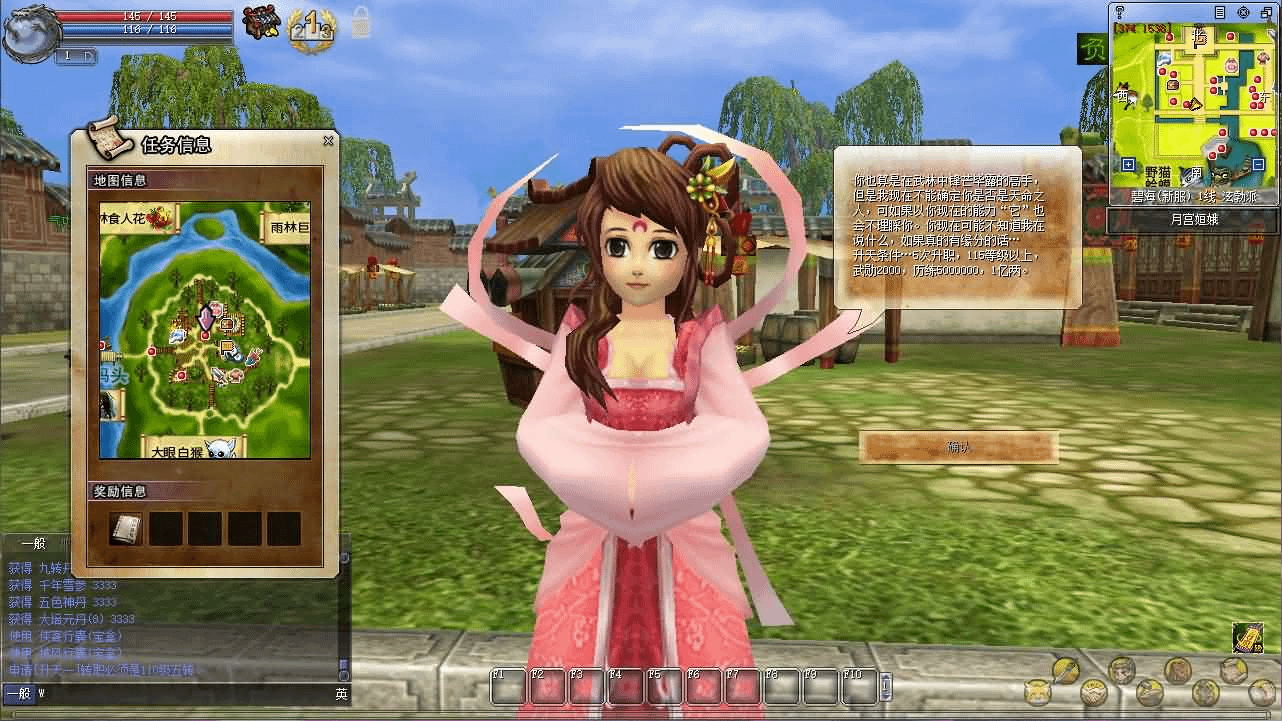
Task: Click the 确认 confirm button in the dialogue
Action: click(x=958, y=447)
